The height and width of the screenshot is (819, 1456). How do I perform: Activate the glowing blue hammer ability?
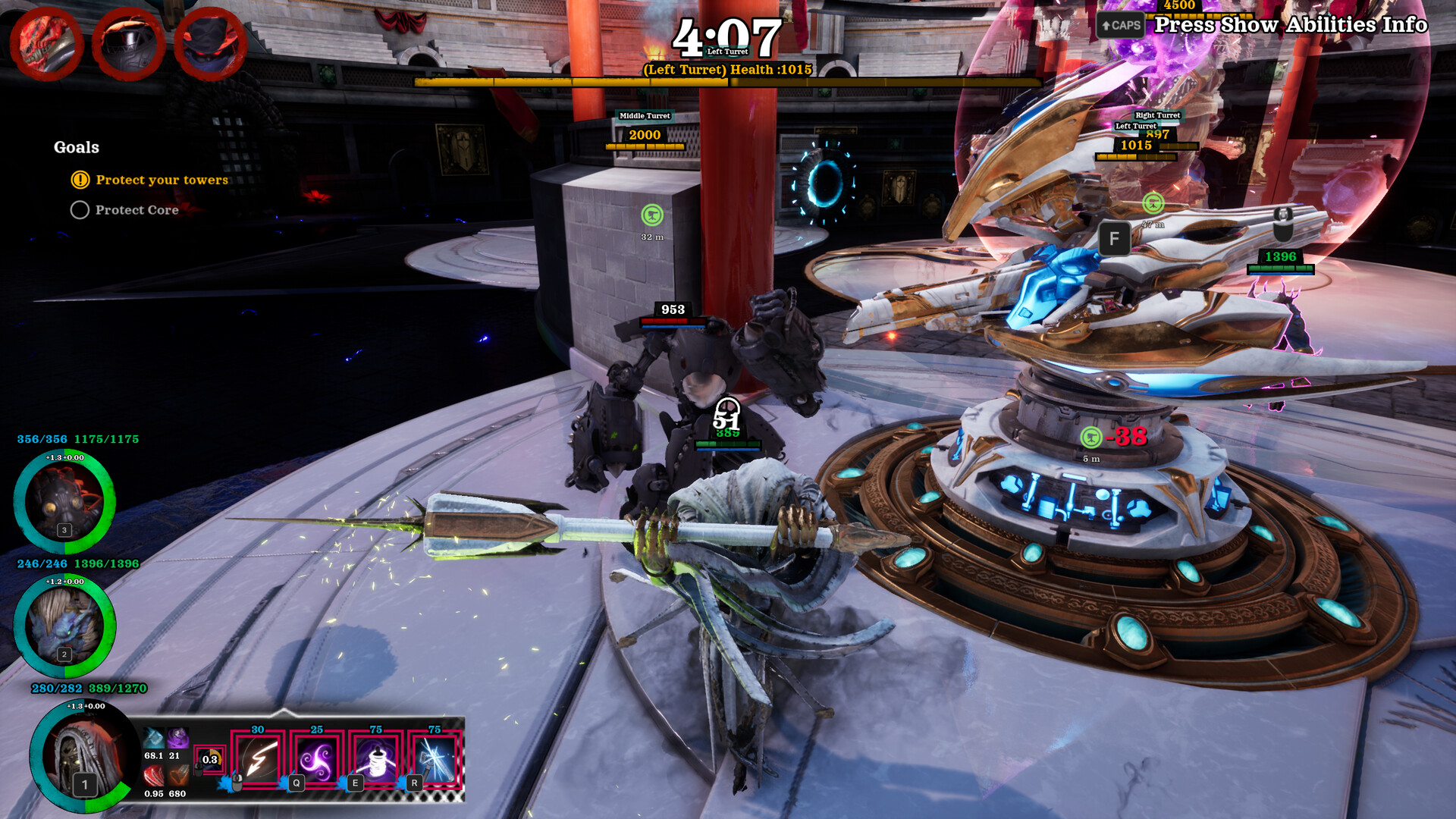435,760
